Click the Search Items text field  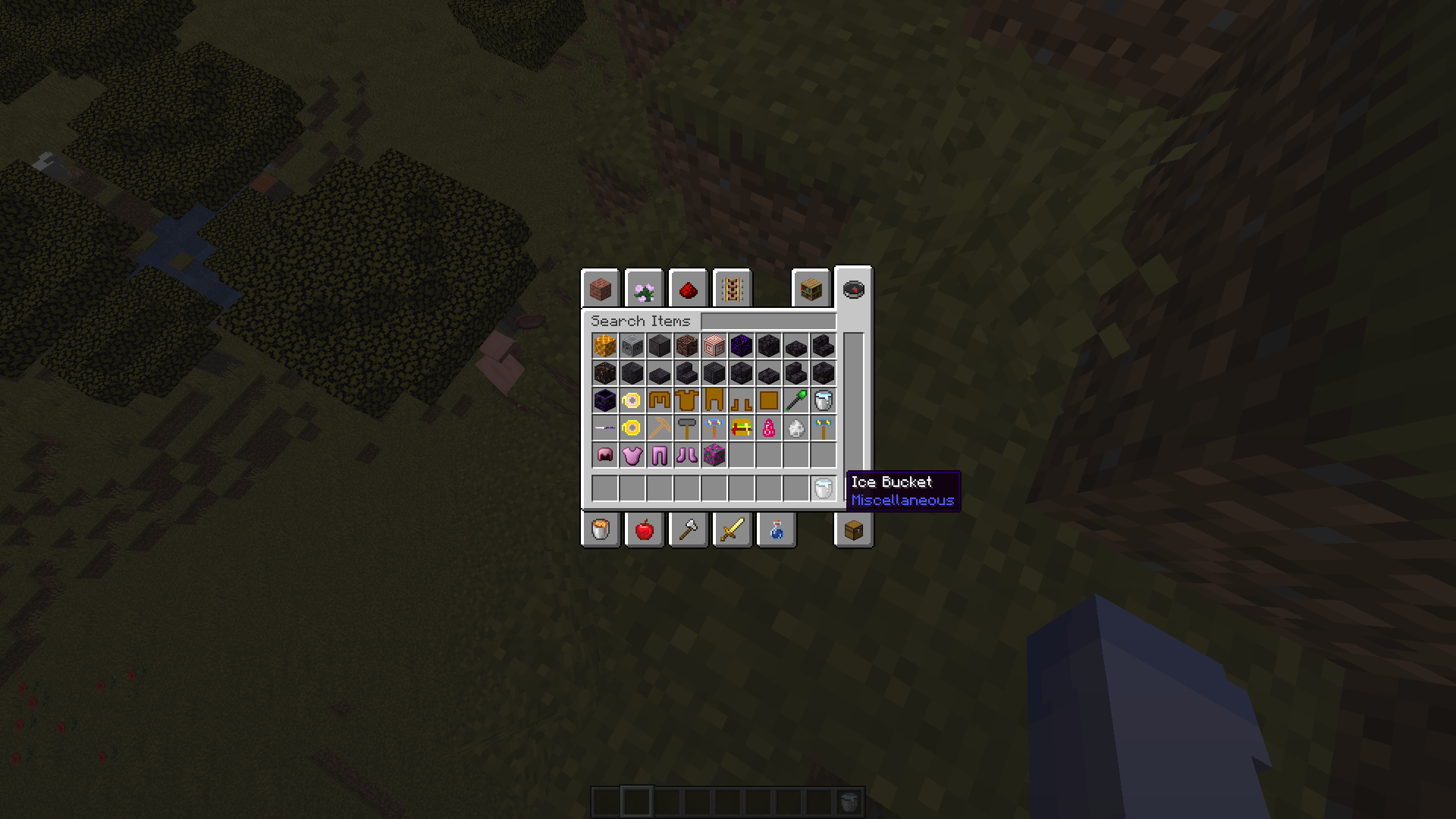point(766,321)
